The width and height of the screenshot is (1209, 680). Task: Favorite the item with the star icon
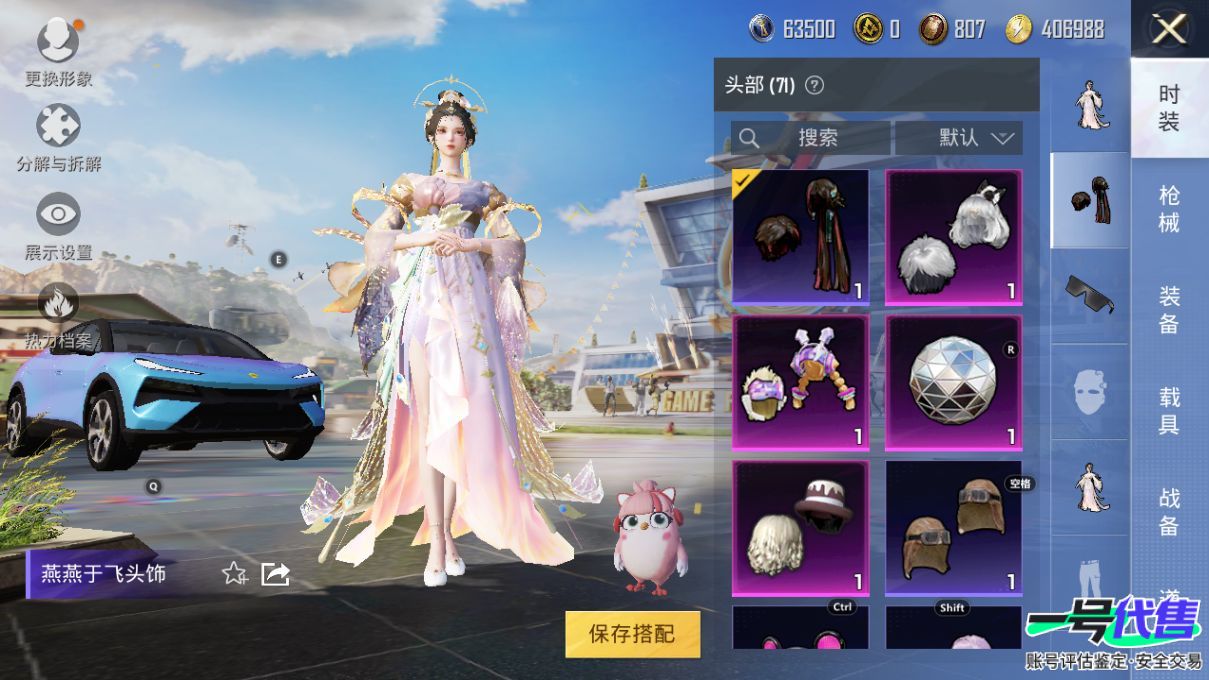234,573
